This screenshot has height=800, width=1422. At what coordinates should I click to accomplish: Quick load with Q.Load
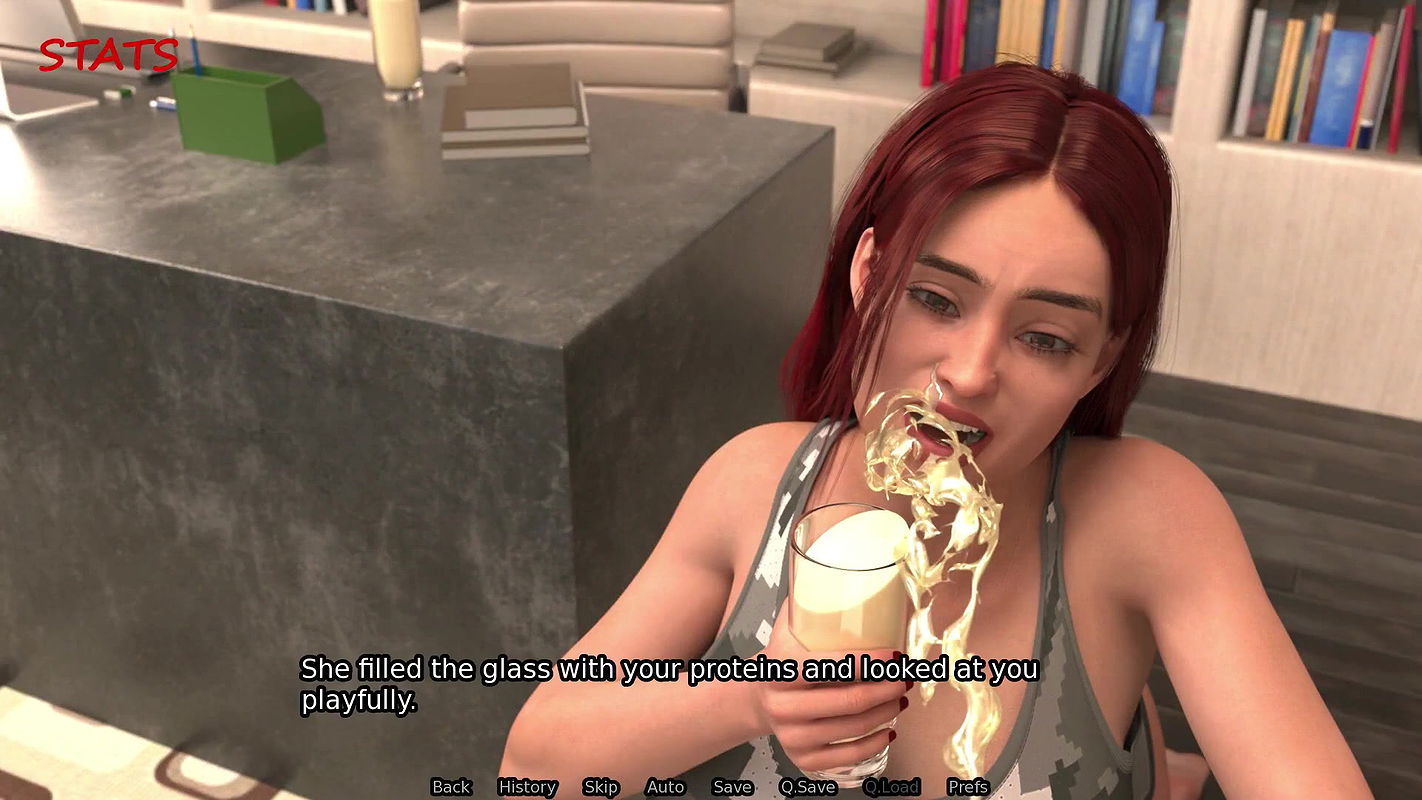(x=892, y=787)
